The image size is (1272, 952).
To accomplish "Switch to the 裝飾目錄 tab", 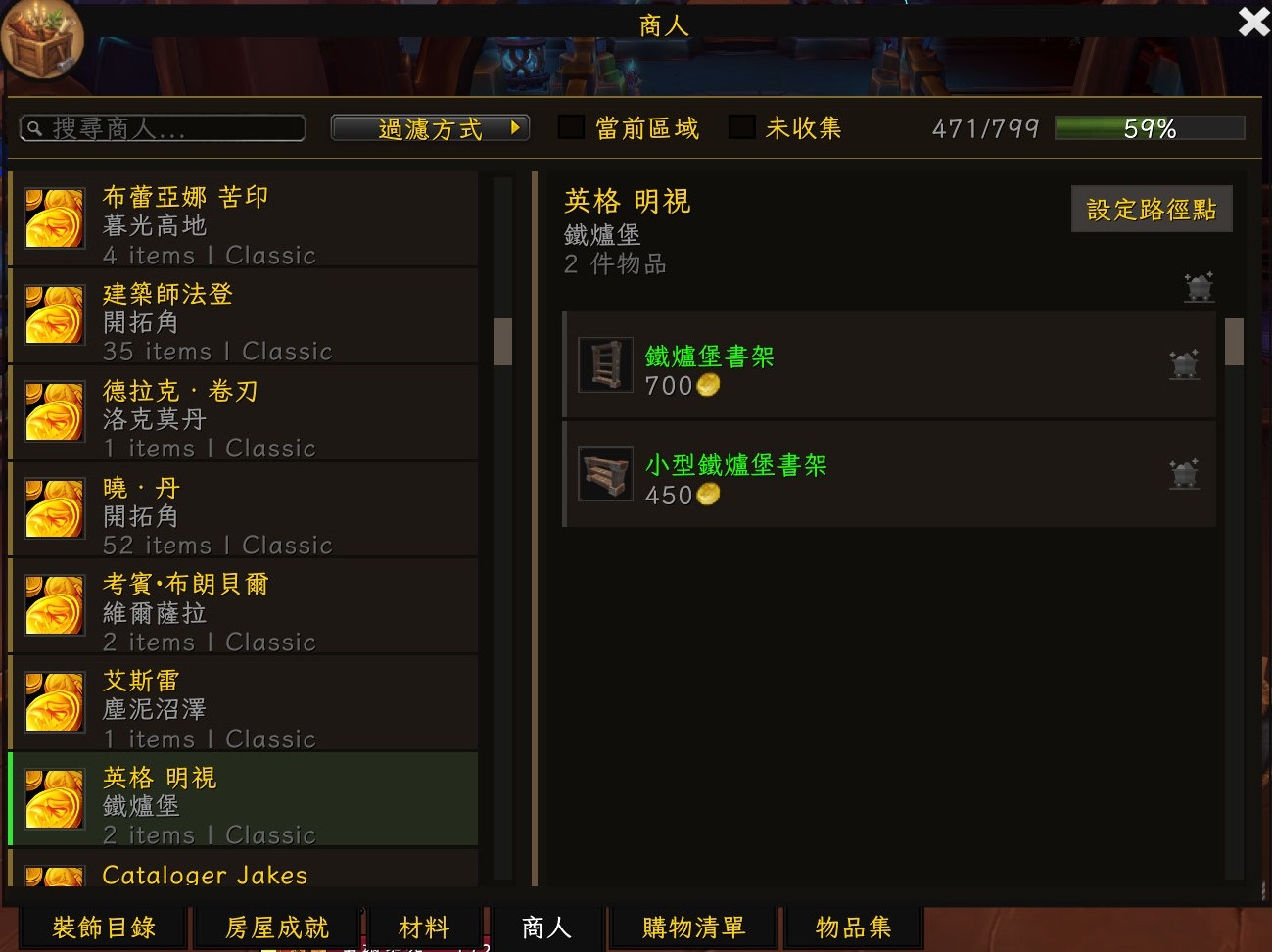I will click(x=104, y=928).
